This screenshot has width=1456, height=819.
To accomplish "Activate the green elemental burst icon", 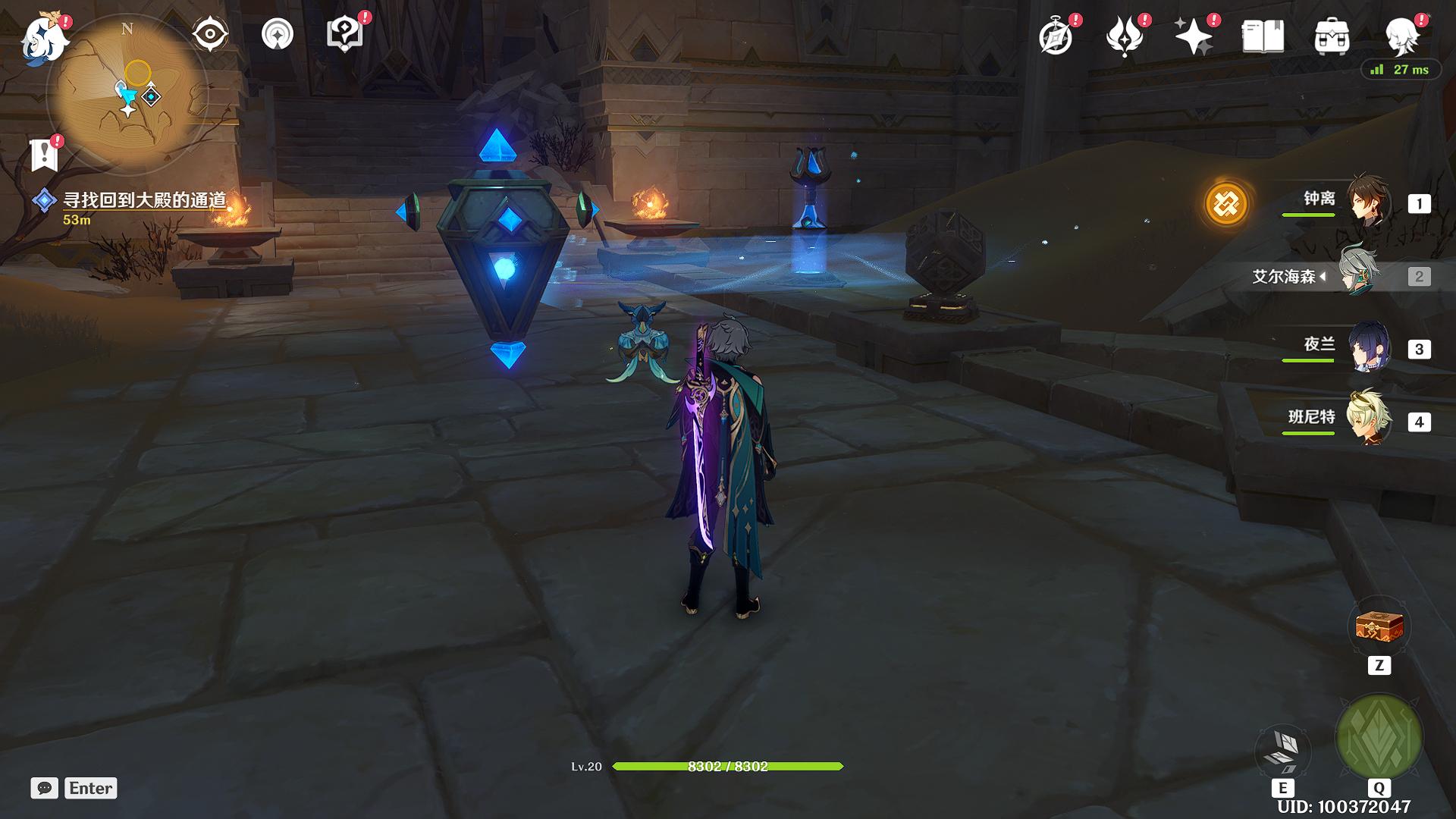I will (1379, 737).
